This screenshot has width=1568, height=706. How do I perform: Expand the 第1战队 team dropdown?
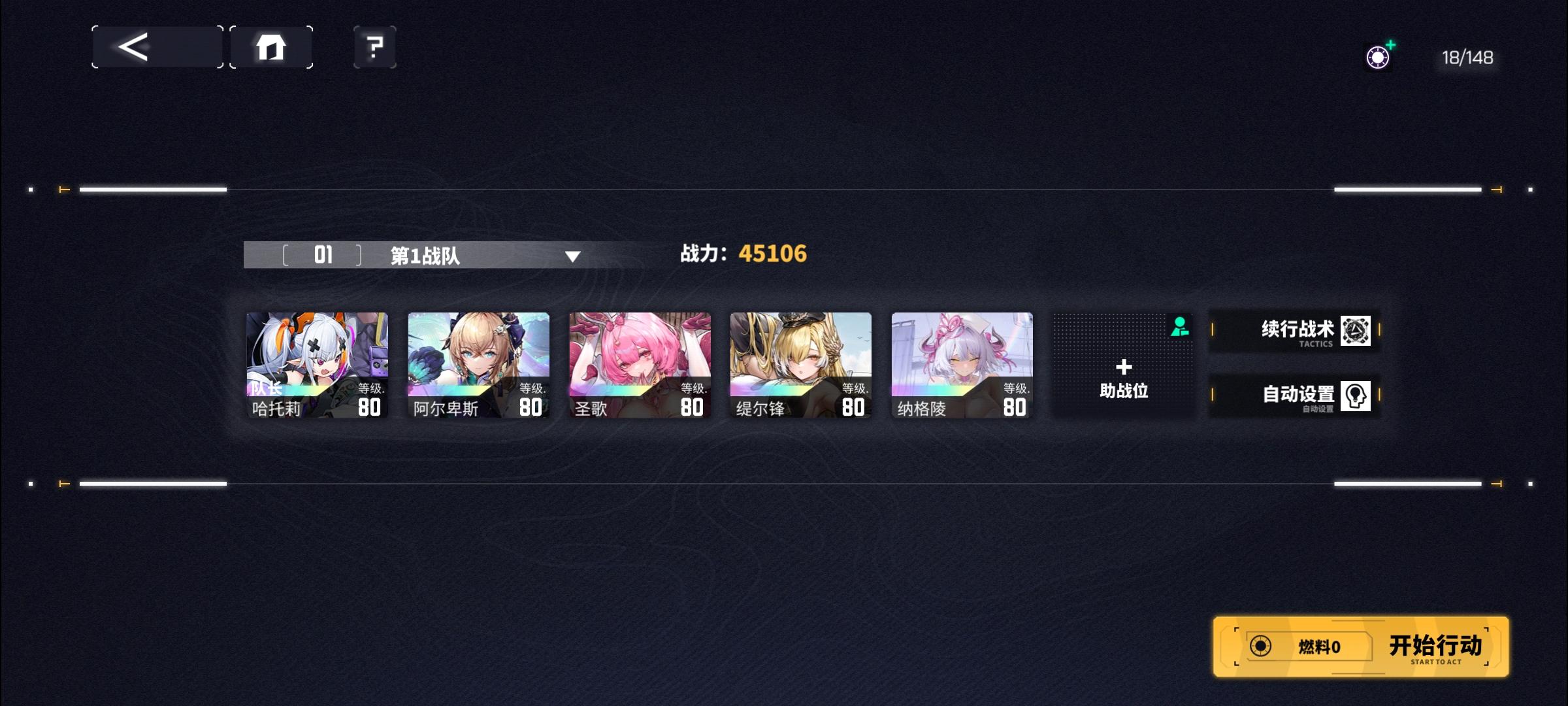pyautogui.click(x=573, y=258)
